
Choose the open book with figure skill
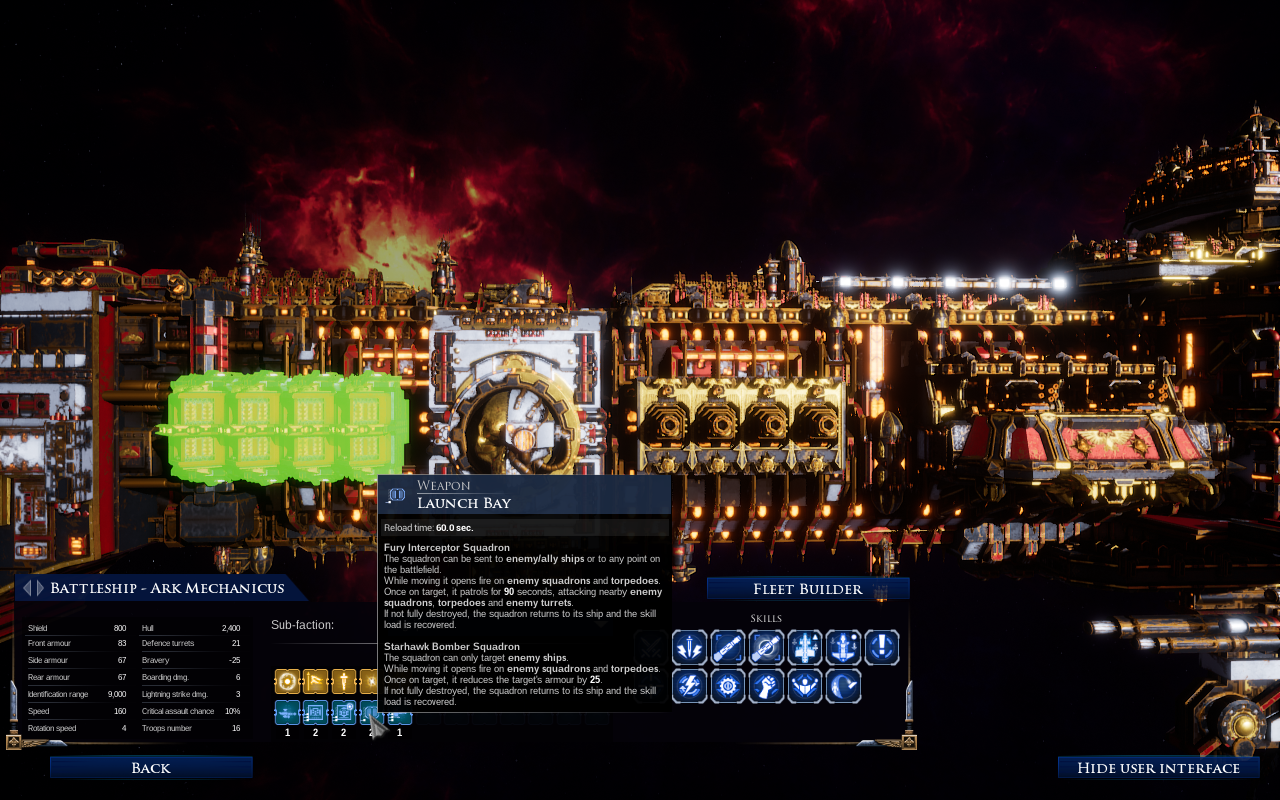[x=805, y=686]
